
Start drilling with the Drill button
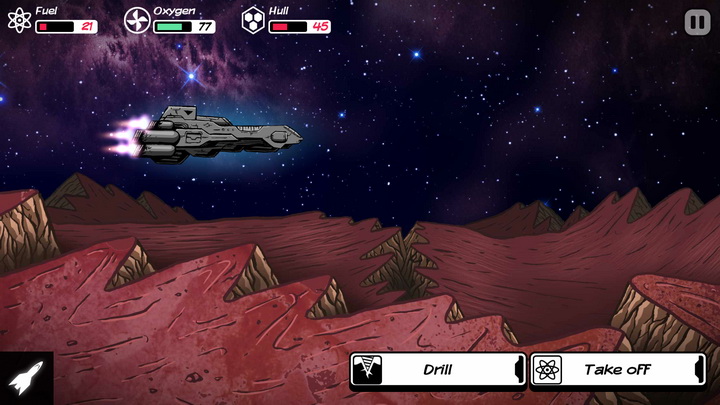[x=437, y=370]
